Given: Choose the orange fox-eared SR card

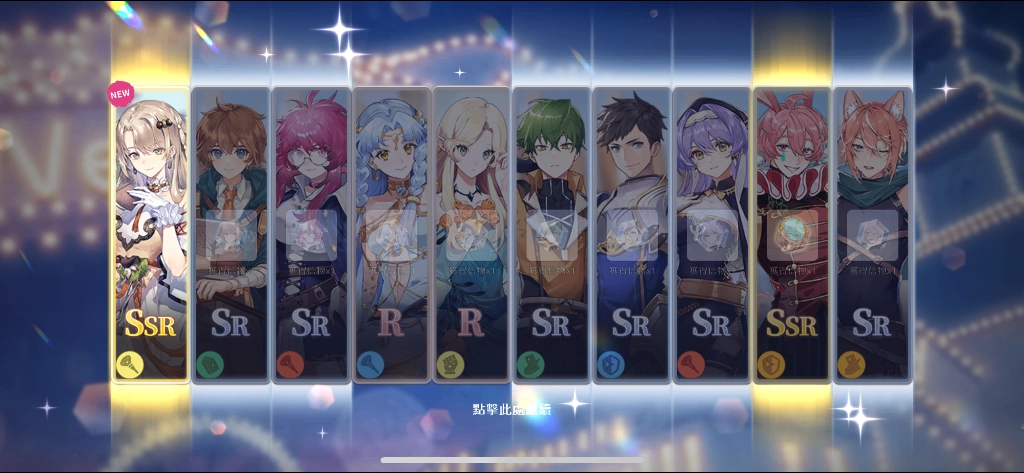Looking at the screenshot, I should coord(872,235).
